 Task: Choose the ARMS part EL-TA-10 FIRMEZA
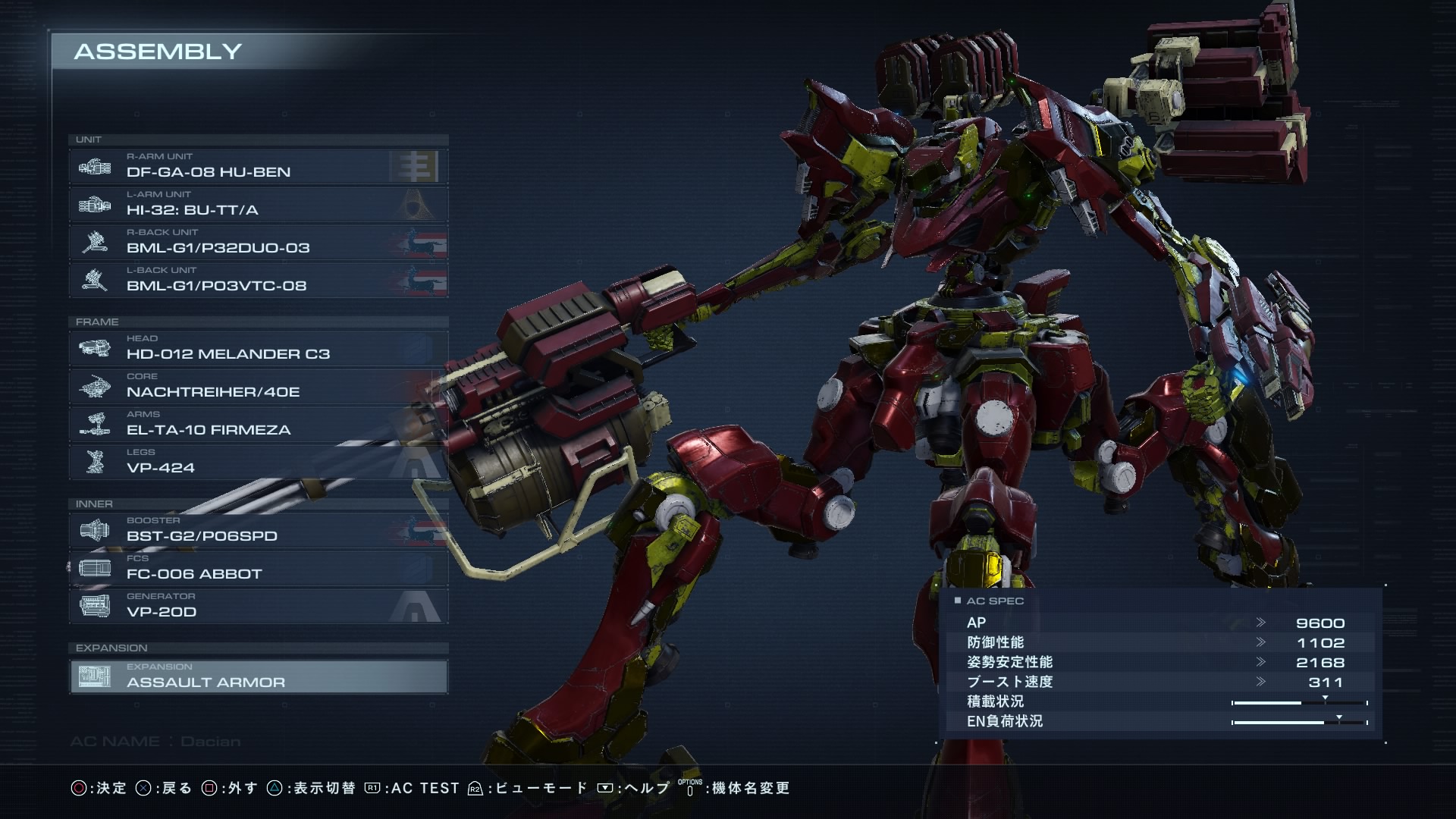click(258, 425)
